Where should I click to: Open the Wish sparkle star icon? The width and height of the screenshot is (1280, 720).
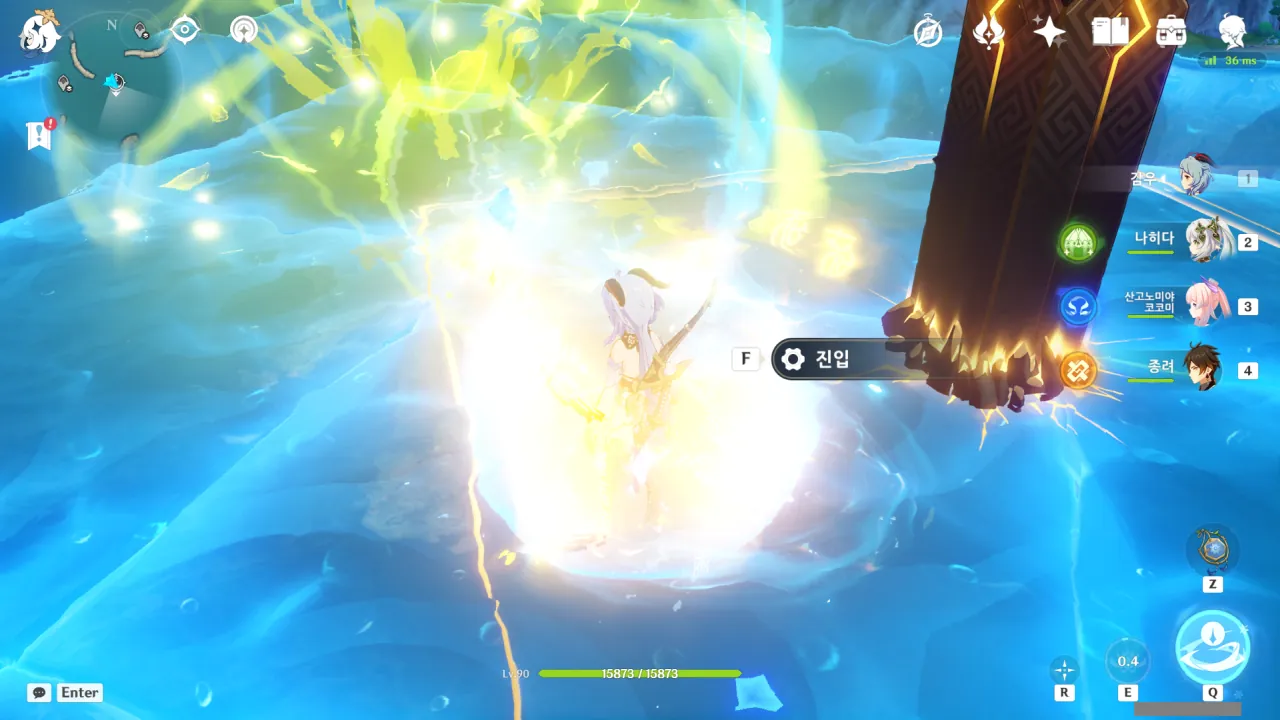click(1049, 32)
